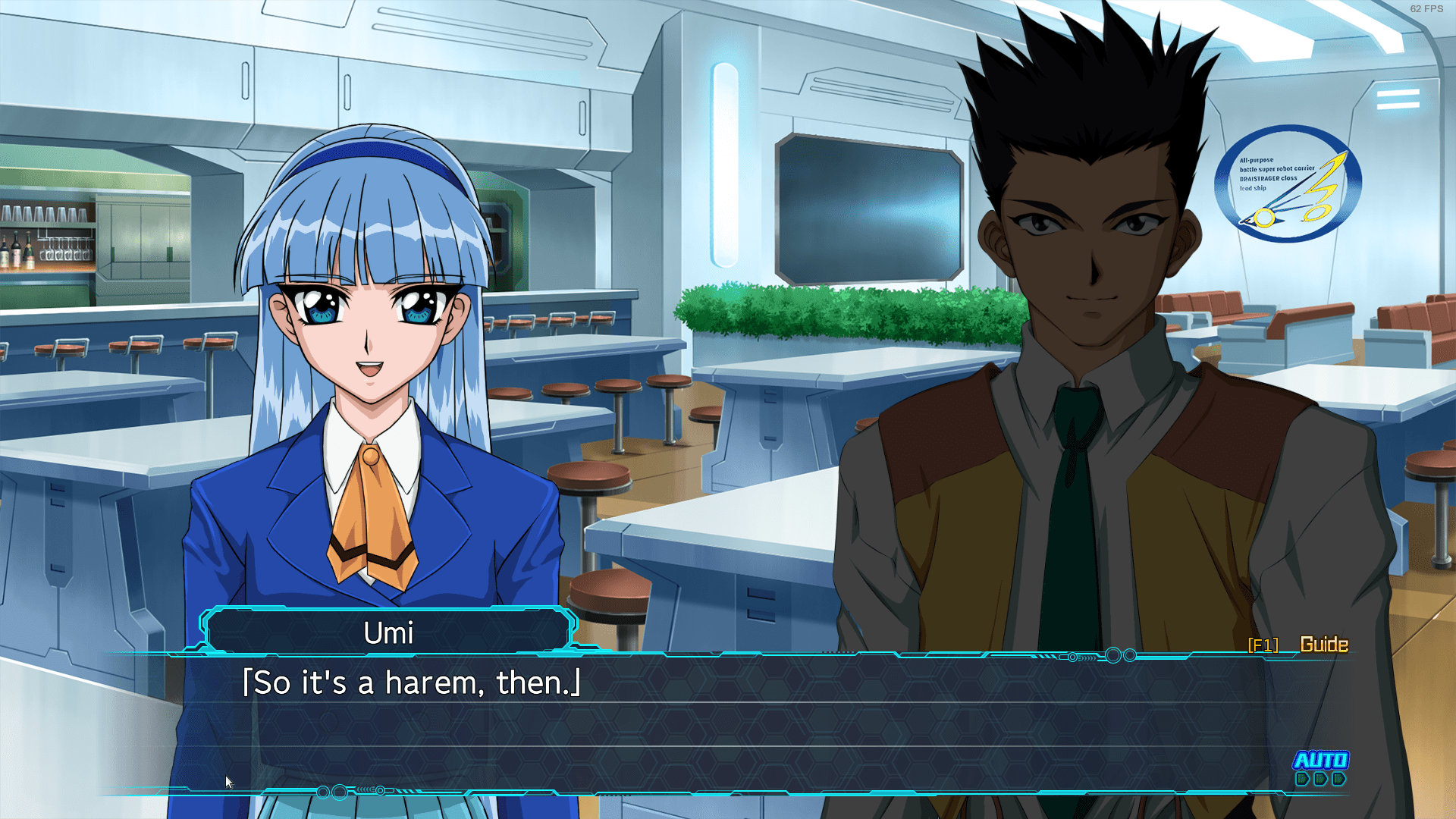
Task: Click the circular connector icons on the dialogue frame
Action: [1112, 657]
